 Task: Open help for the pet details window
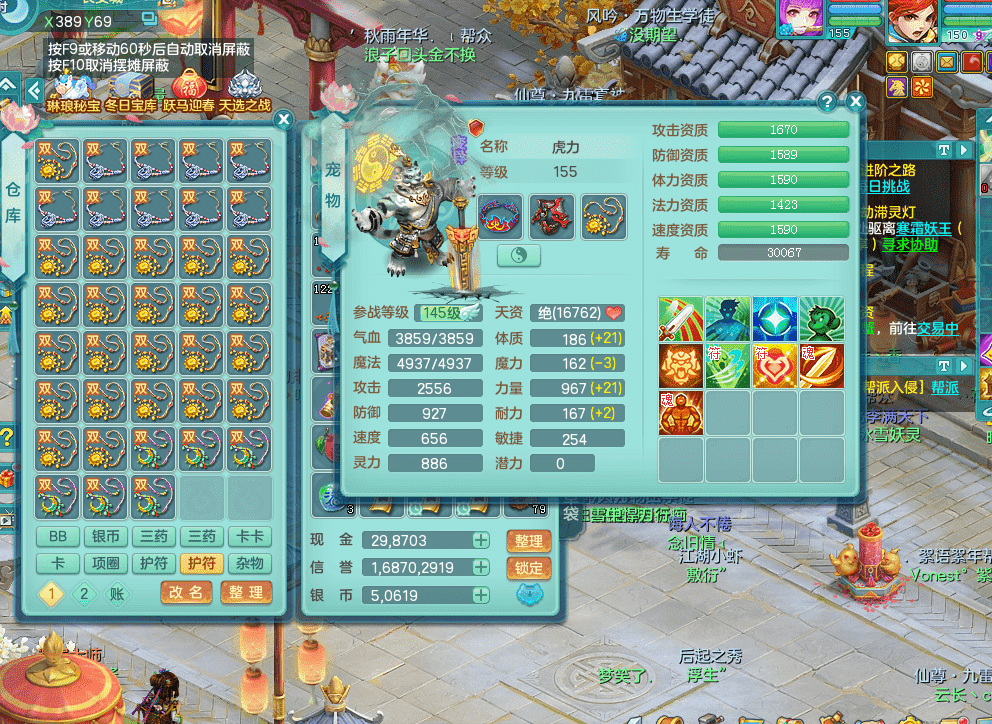(827, 102)
